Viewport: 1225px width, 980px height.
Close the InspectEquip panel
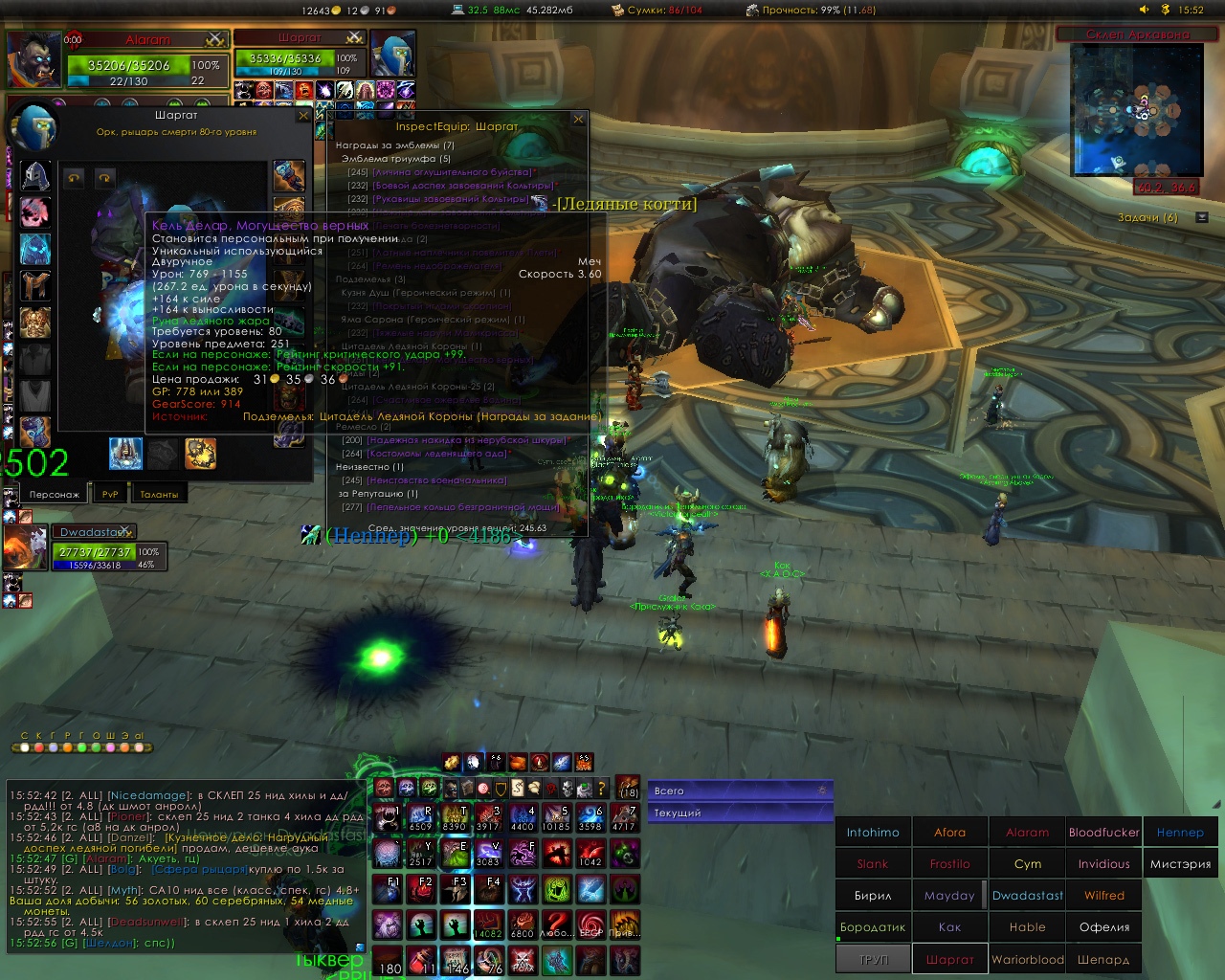pos(578,120)
